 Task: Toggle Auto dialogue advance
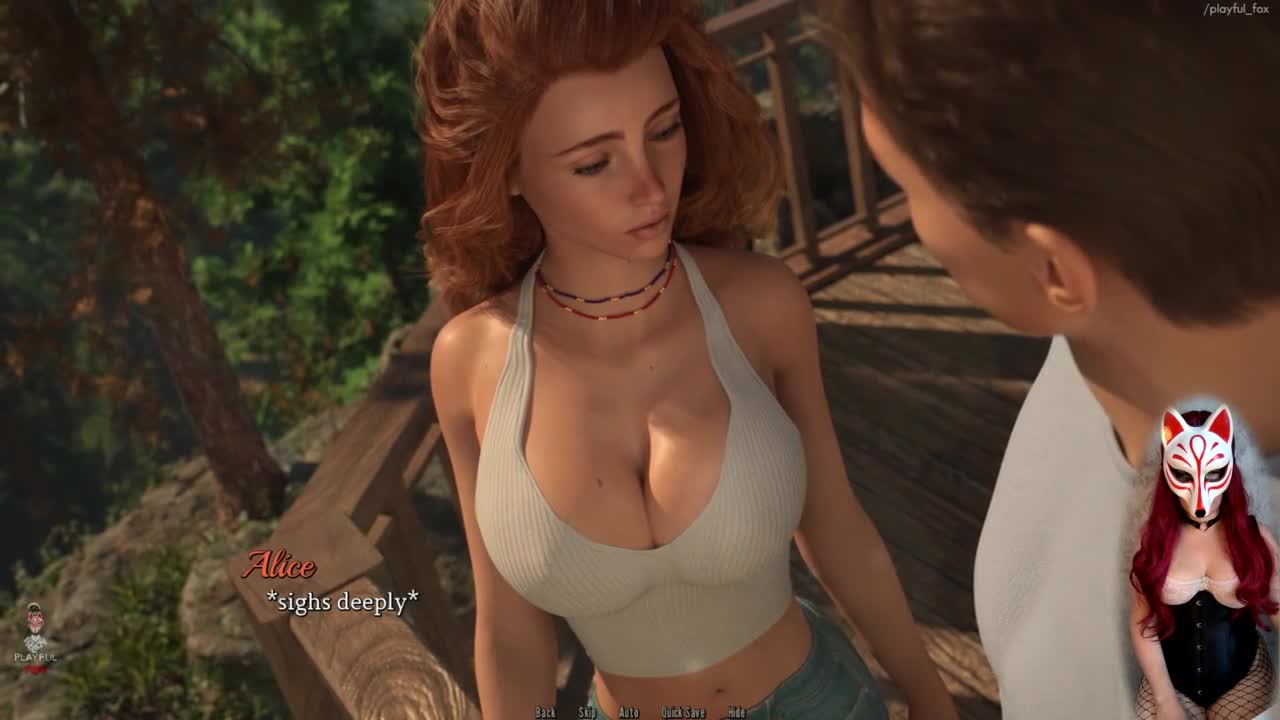click(629, 712)
